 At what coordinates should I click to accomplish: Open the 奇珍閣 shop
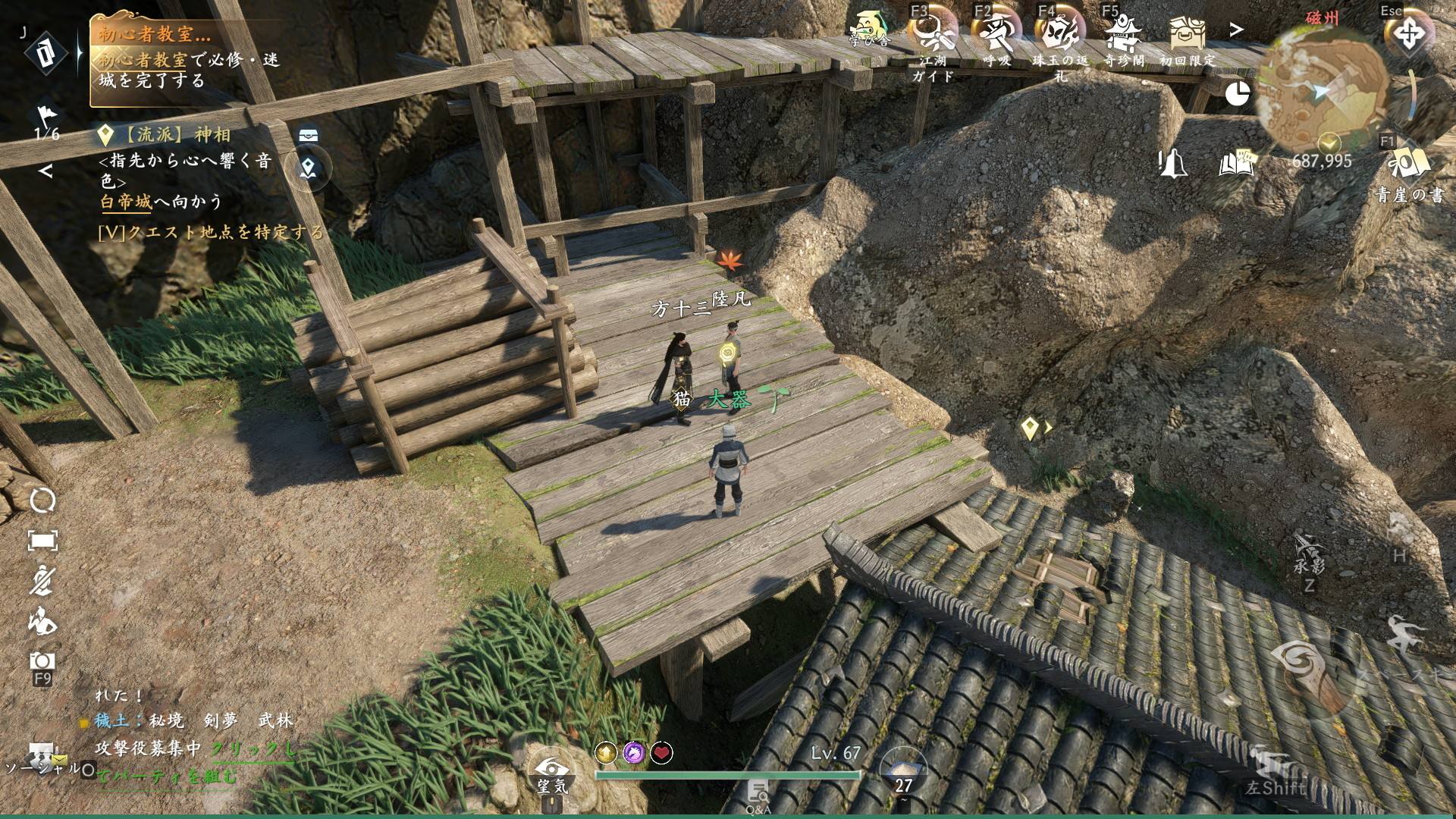point(1123,34)
